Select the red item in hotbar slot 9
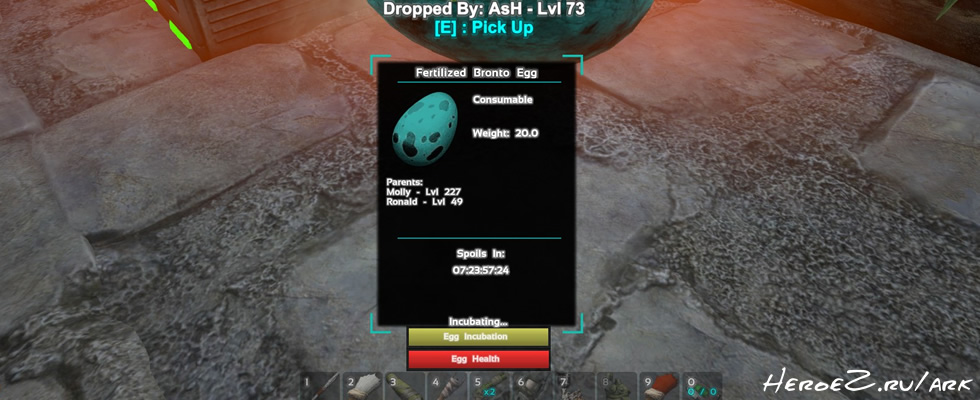980x400 pixels. pos(660,386)
